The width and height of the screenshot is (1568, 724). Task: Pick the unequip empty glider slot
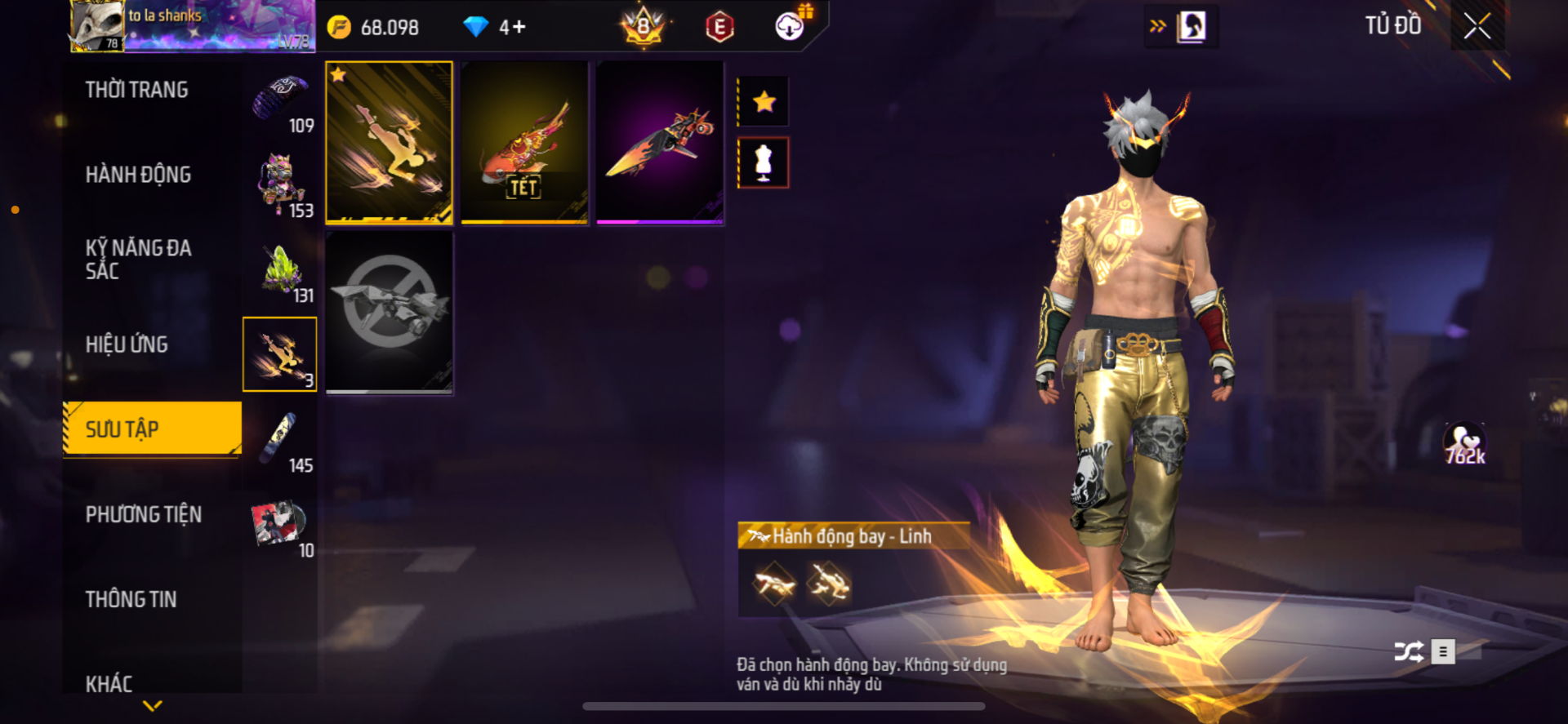pyautogui.click(x=389, y=312)
